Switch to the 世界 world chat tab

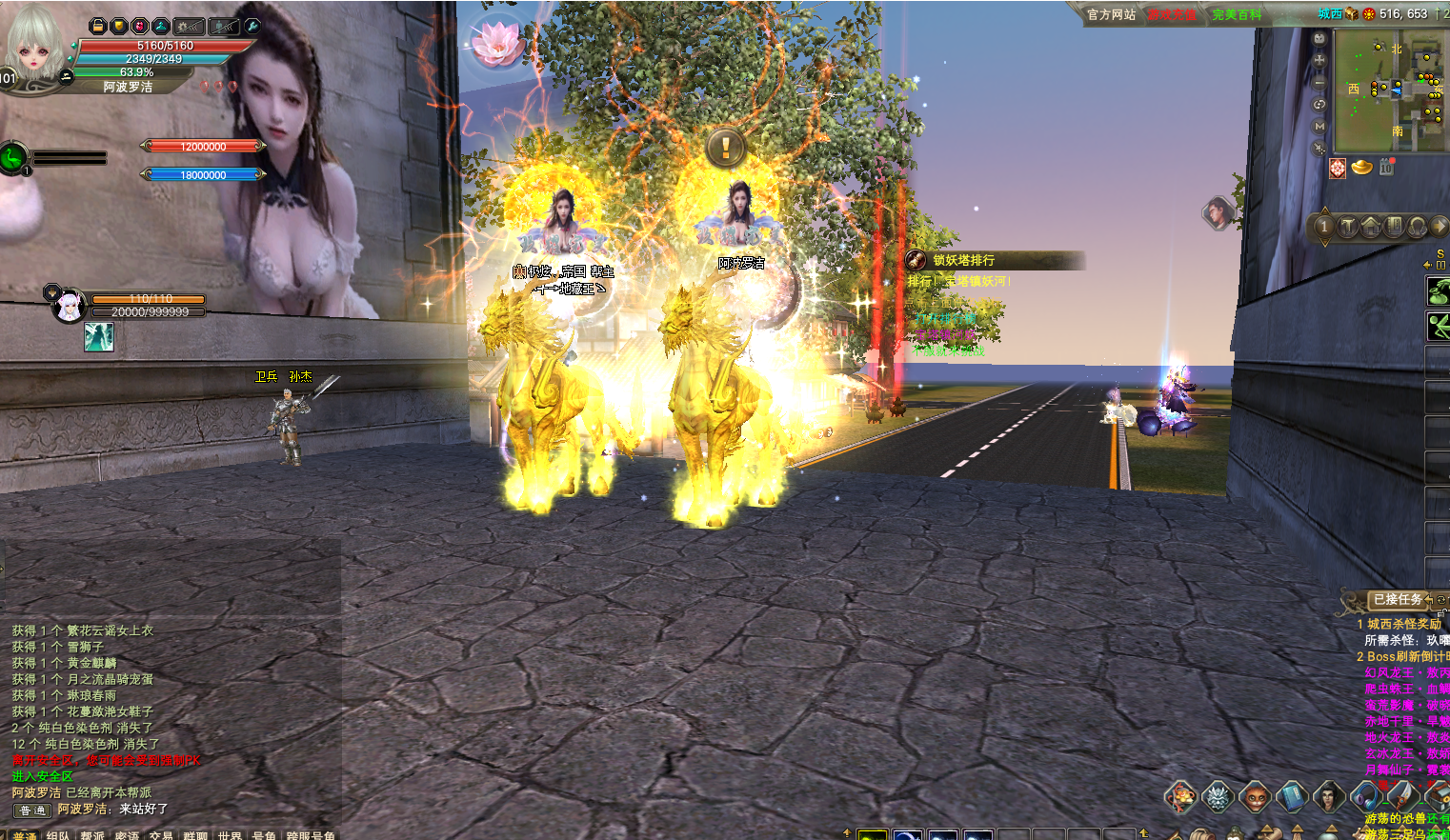click(x=230, y=835)
